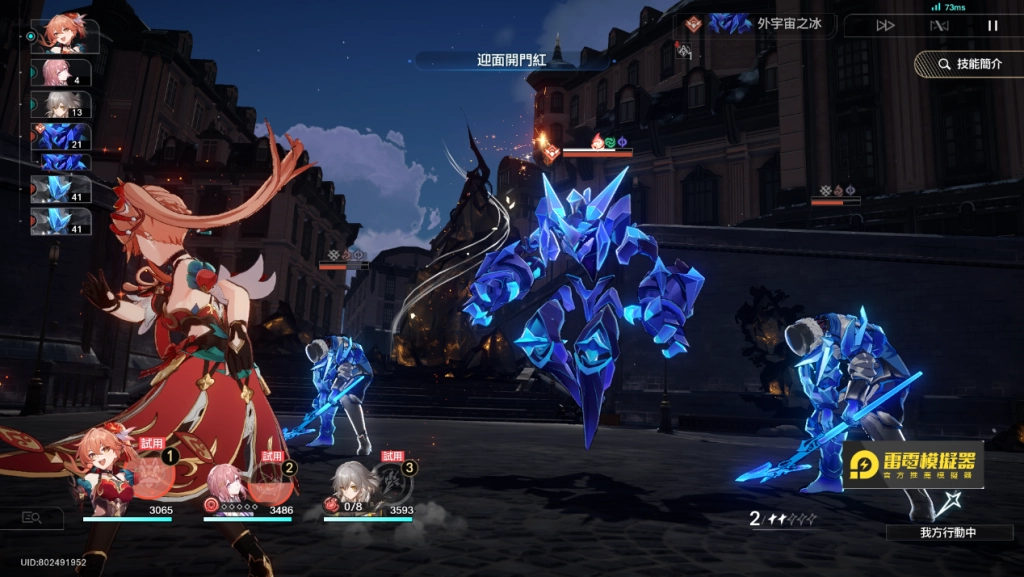
Task: Select the gray-haired portrait in turn order
Action: pos(64,105)
